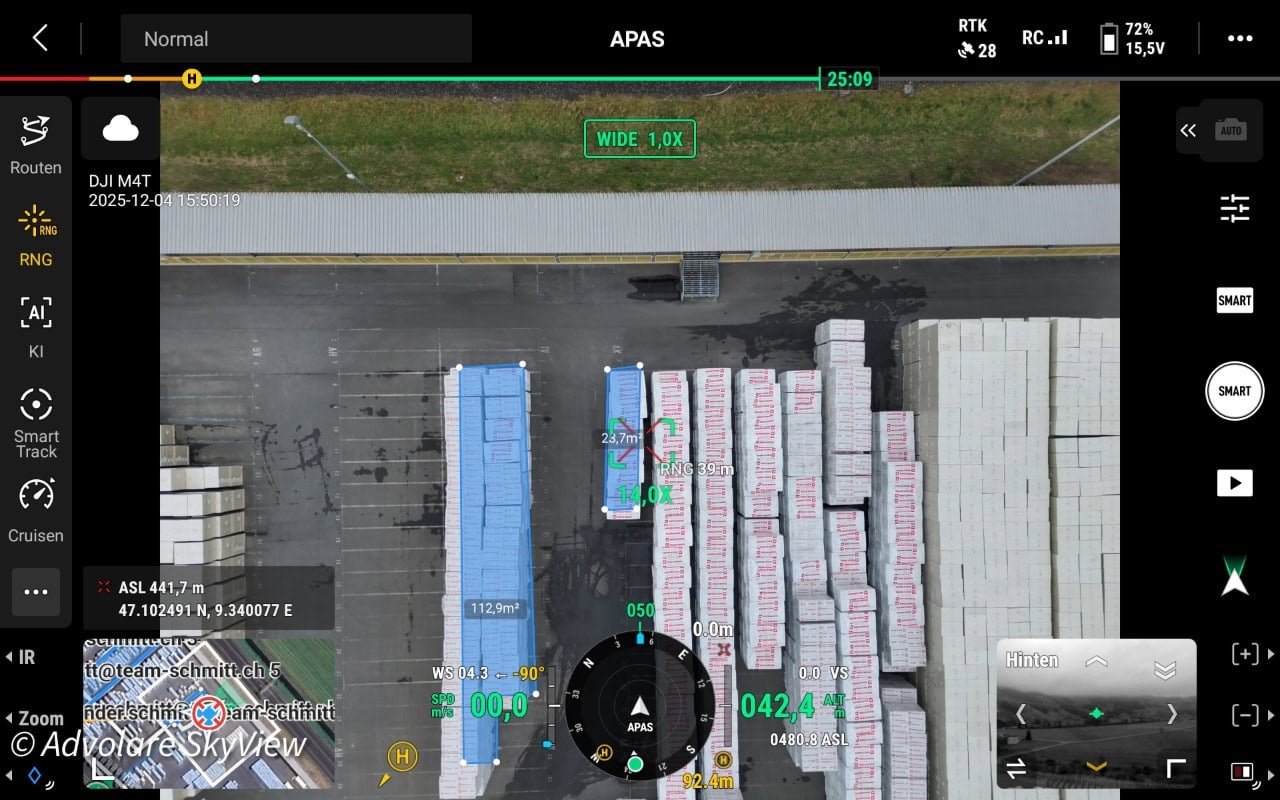This screenshot has width=1280, height=800.
Task: Enable Cruisen cruise control
Action: click(x=35, y=510)
